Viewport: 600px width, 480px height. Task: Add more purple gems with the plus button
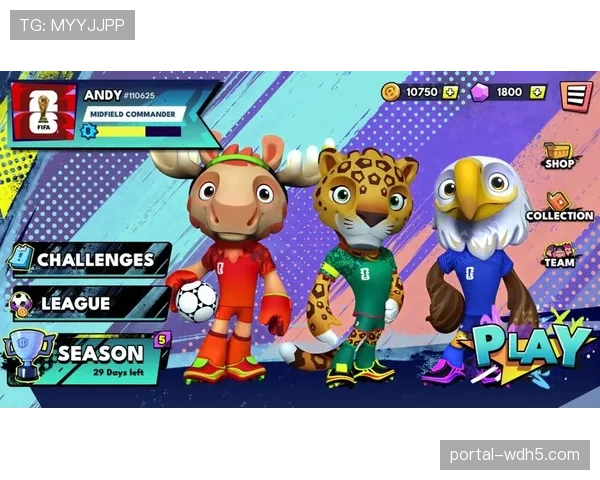(x=537, y=92)
